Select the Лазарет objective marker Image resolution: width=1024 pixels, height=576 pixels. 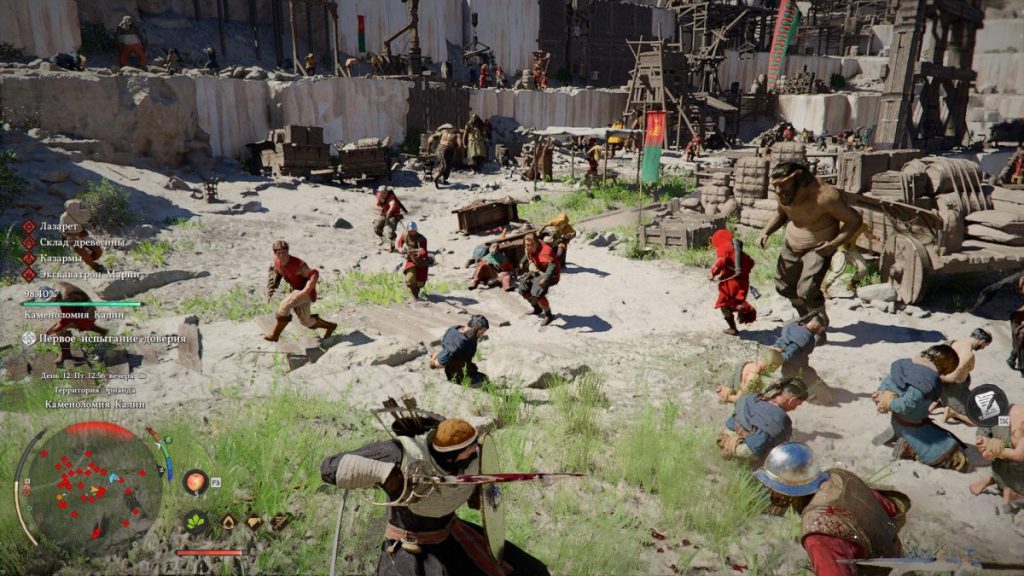click(x=29, y=227)
